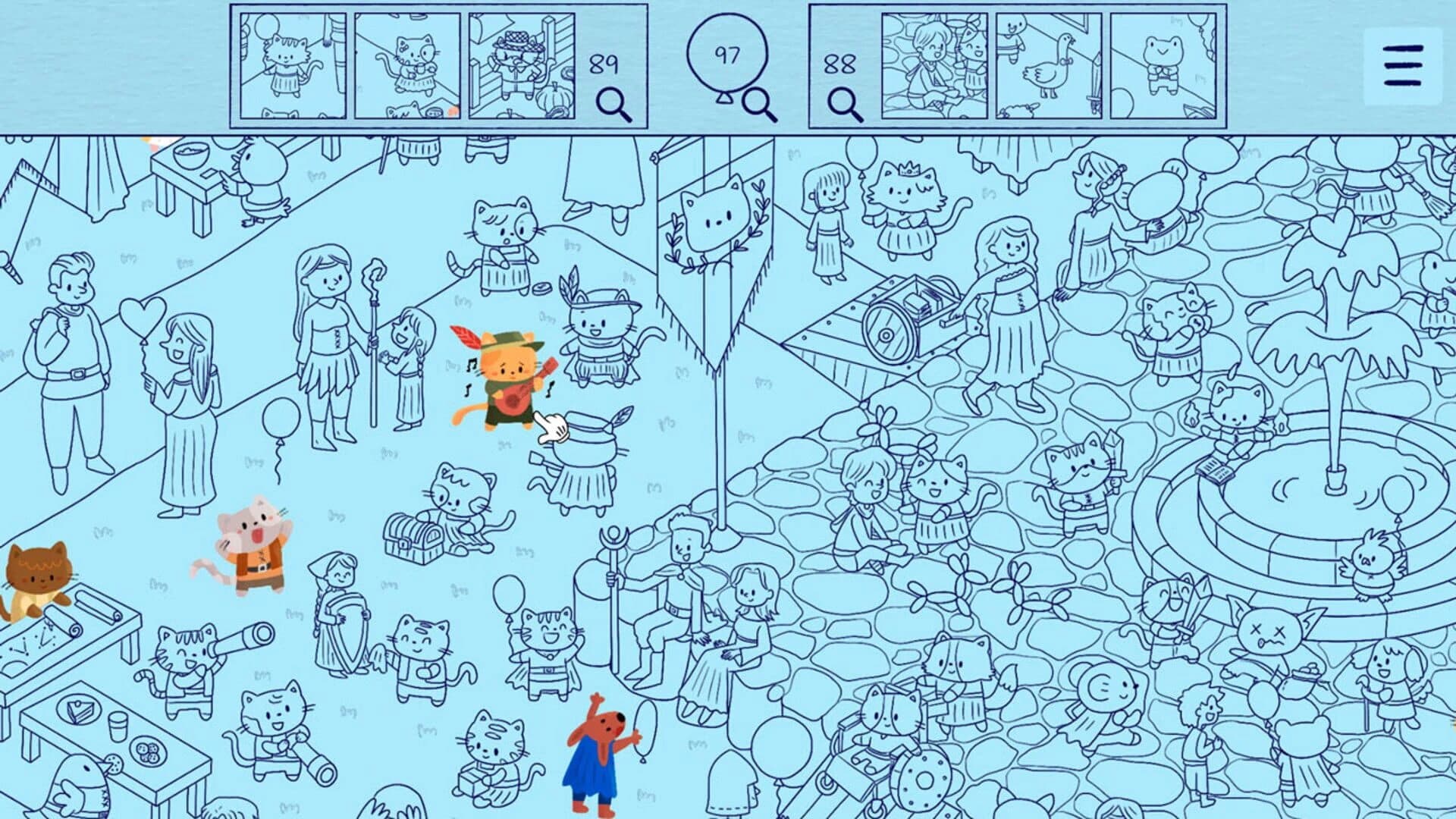Viewport: 1456px width, 819px height.
Task: Select the bard cat playing the guitar
Action: pyautogui.click(x=508, y=379)
